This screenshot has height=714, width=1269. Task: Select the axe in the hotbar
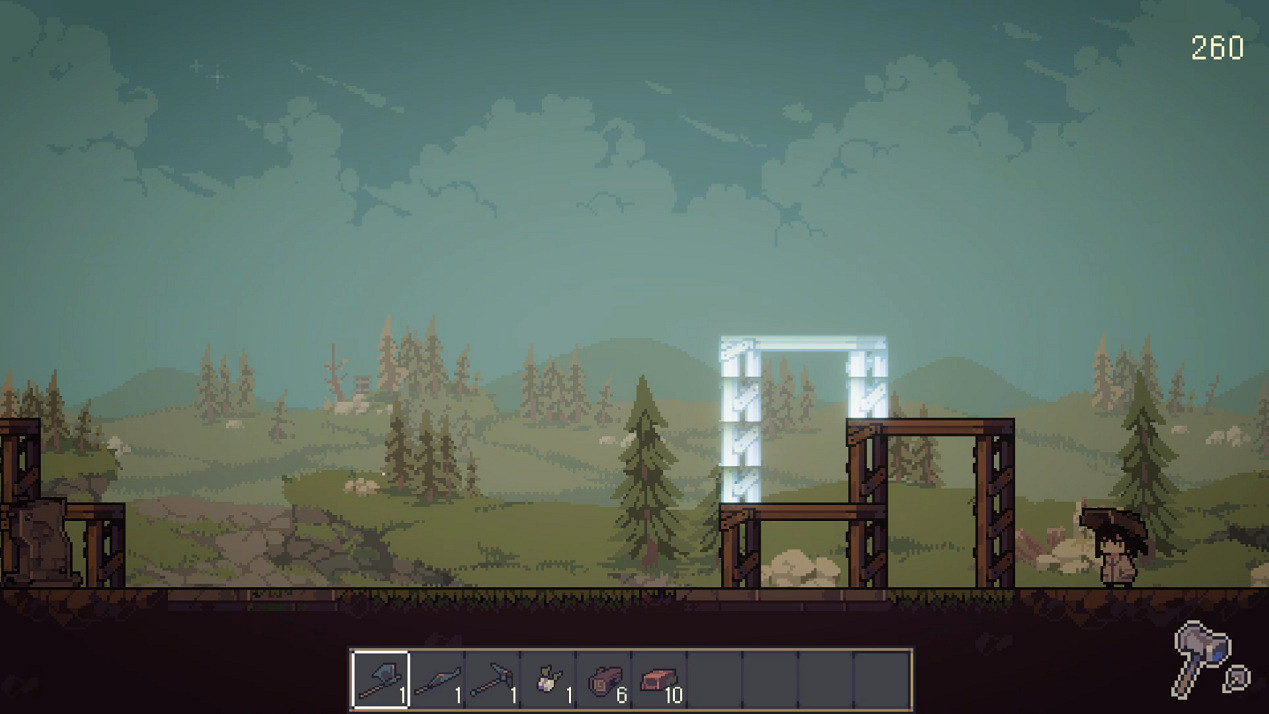[381, 680]
